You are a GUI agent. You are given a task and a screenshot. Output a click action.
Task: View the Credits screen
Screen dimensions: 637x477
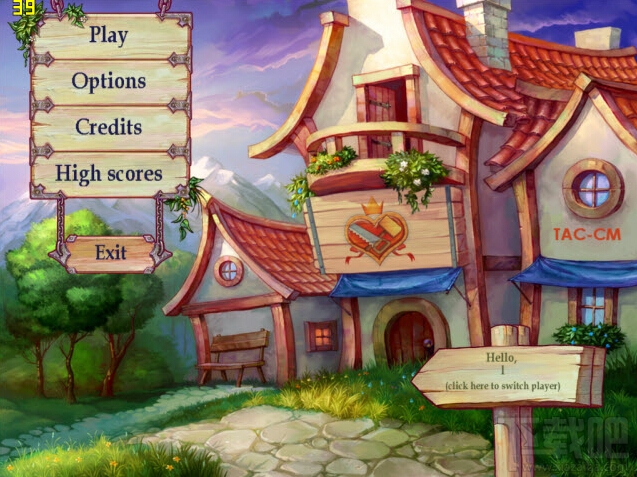[109, 127]
